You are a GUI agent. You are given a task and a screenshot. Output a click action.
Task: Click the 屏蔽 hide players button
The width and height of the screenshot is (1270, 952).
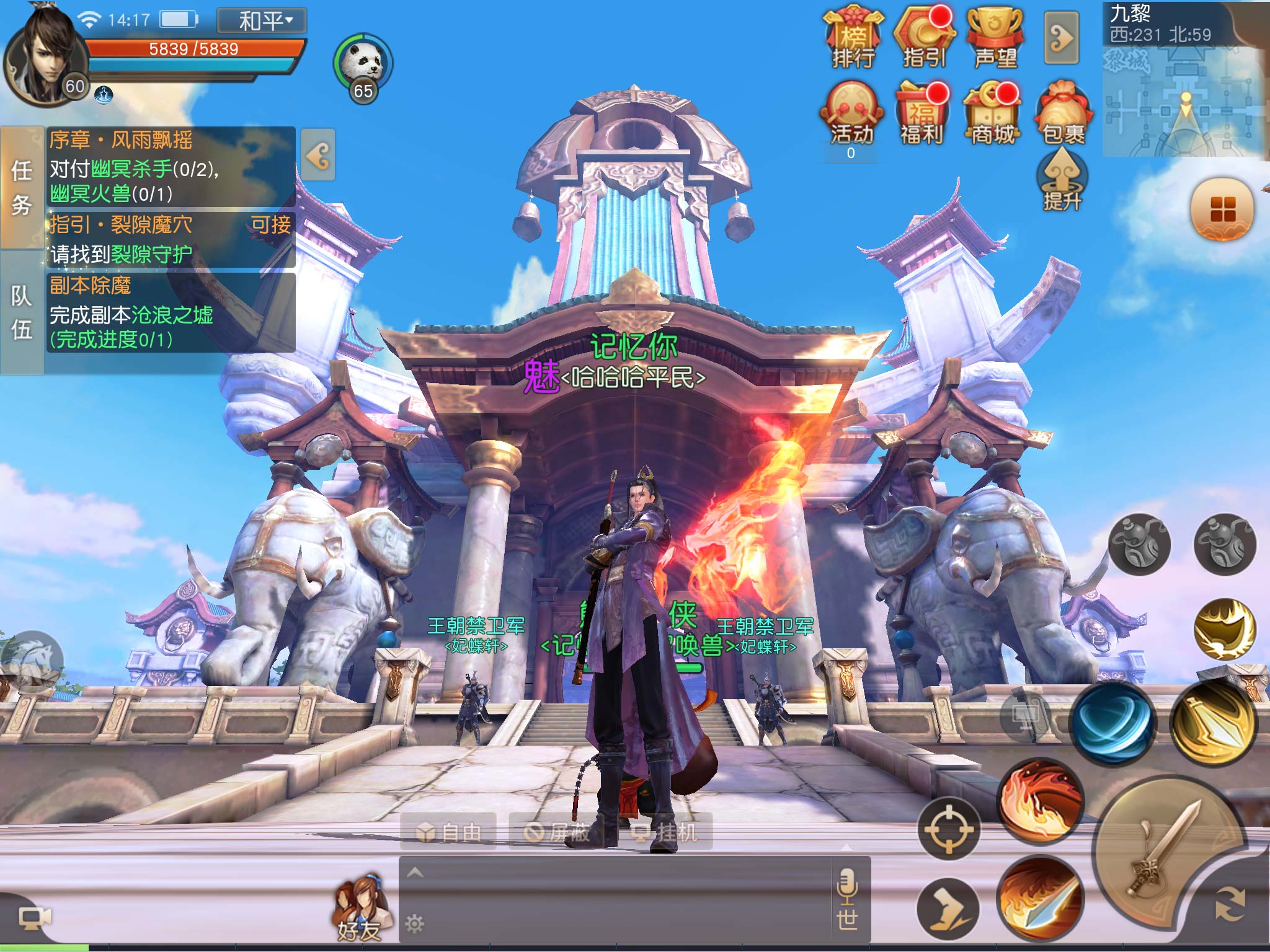[x=557, y=832]
